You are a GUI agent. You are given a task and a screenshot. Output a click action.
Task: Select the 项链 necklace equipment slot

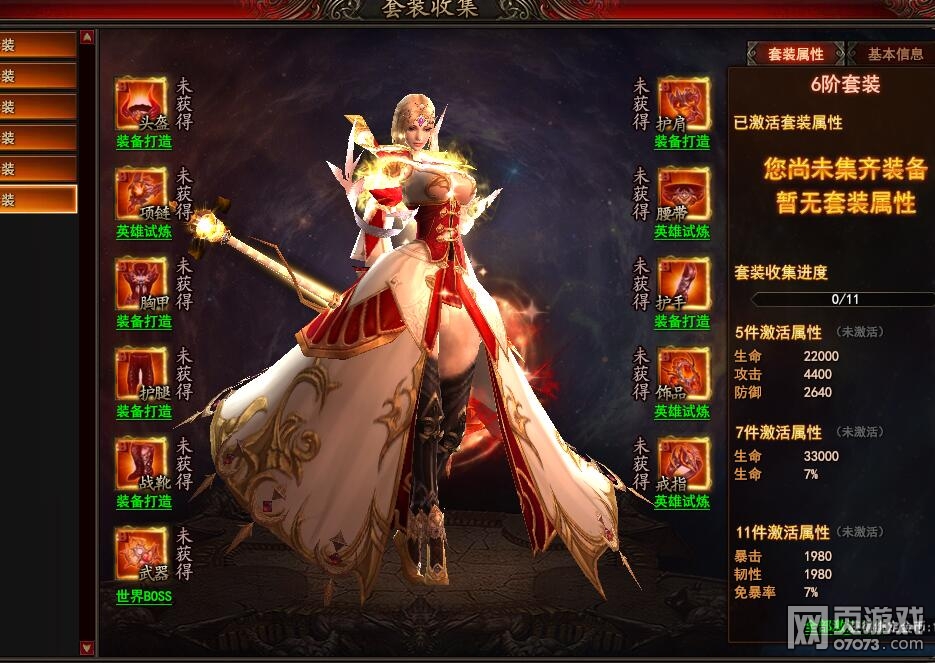point(141,193)
